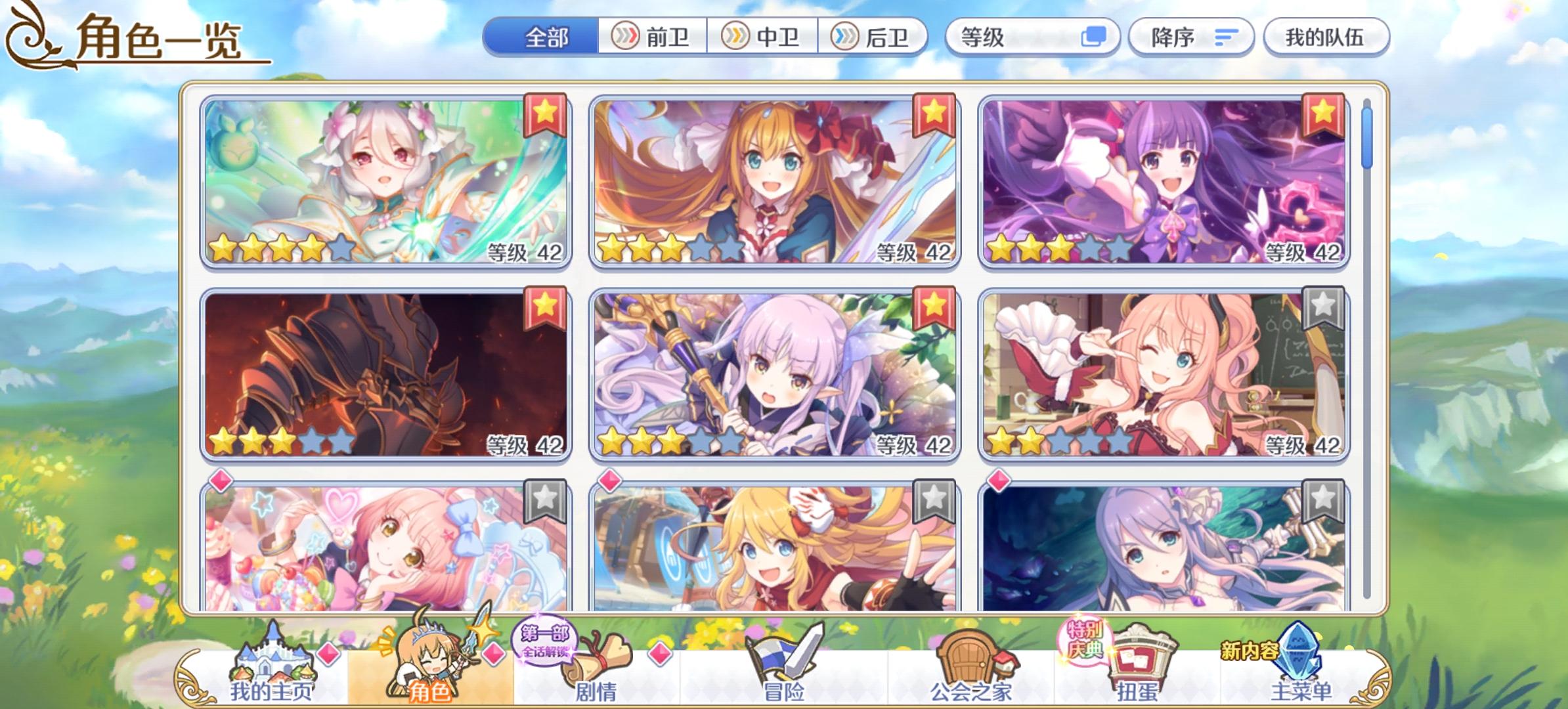Open 我的队伍 to view my teams
Viewport: 1568px width, 709px height.
(x=1326, y=37)
